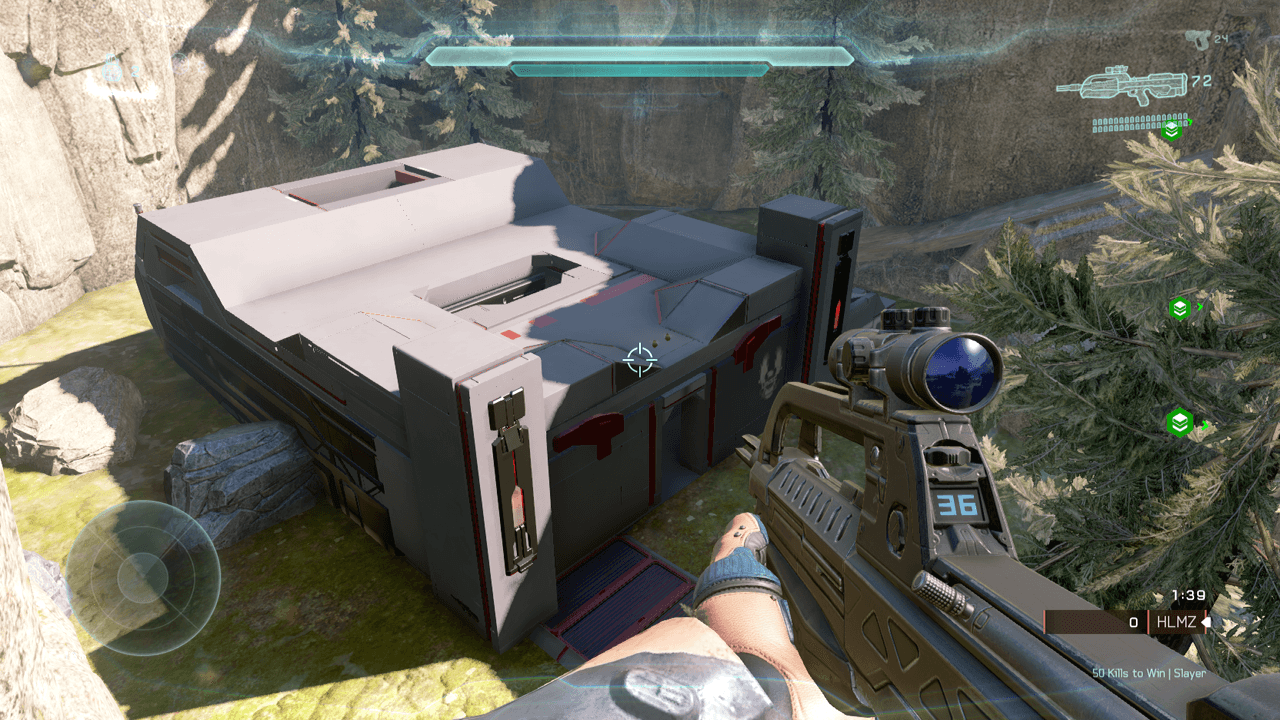The height and width of the screenshot is (720, 1280).
Task: Click the circular motion tracker radar
Action: point(142,577)
